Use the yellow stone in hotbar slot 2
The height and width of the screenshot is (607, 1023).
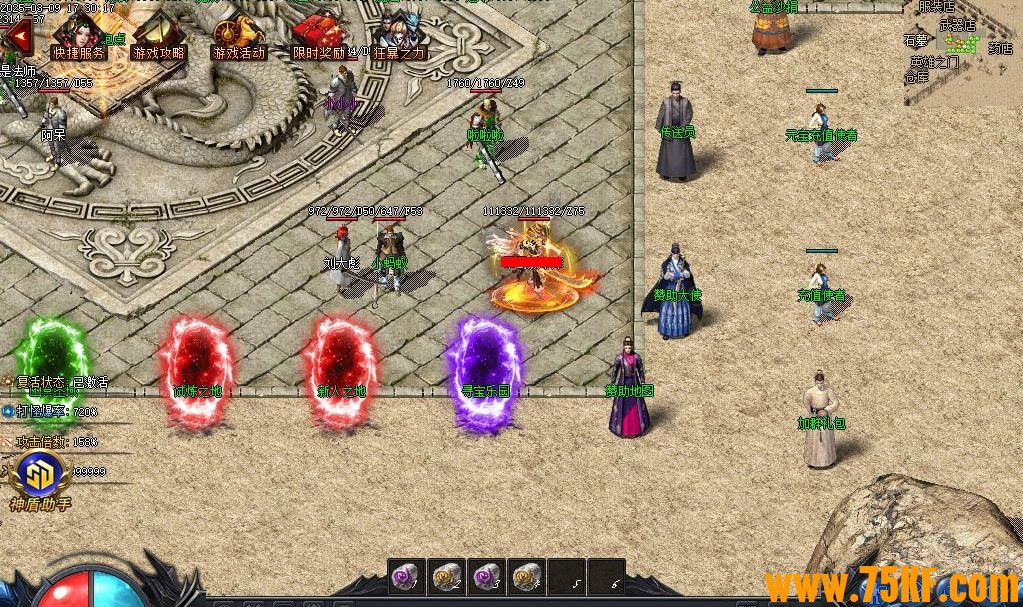[x=447, y=577]
